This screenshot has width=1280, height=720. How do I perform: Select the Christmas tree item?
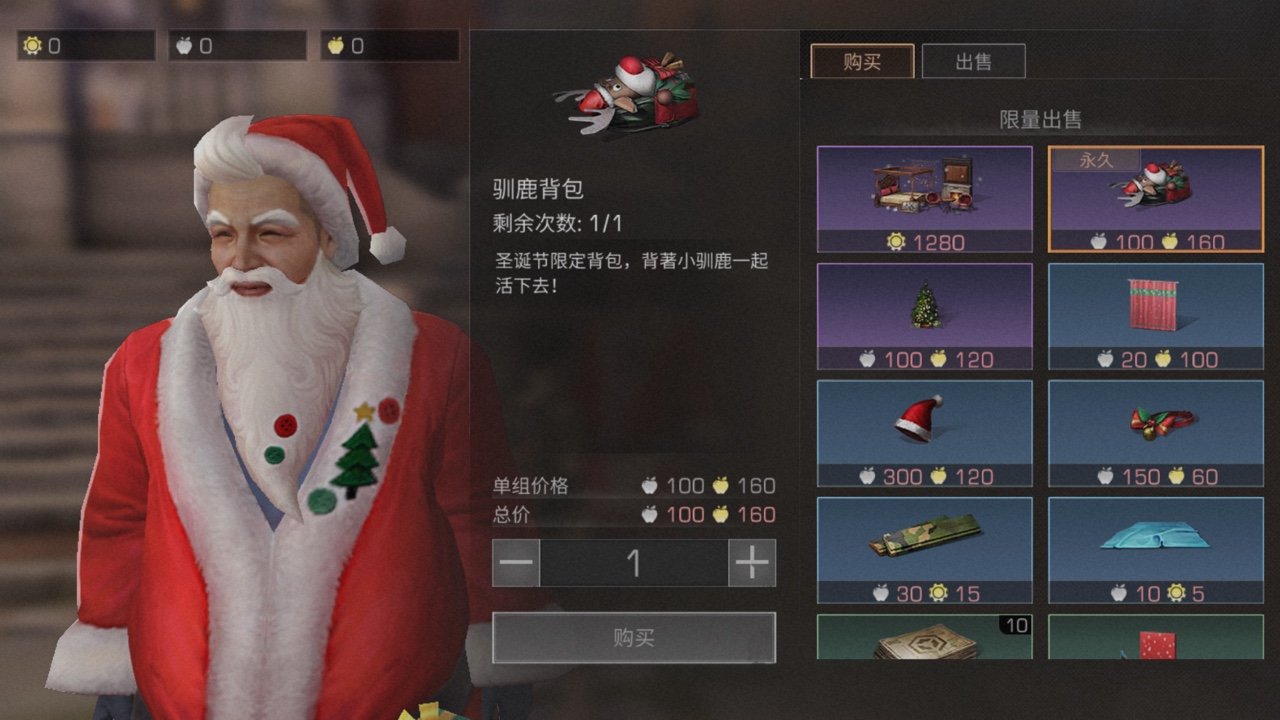coord(924,313)
